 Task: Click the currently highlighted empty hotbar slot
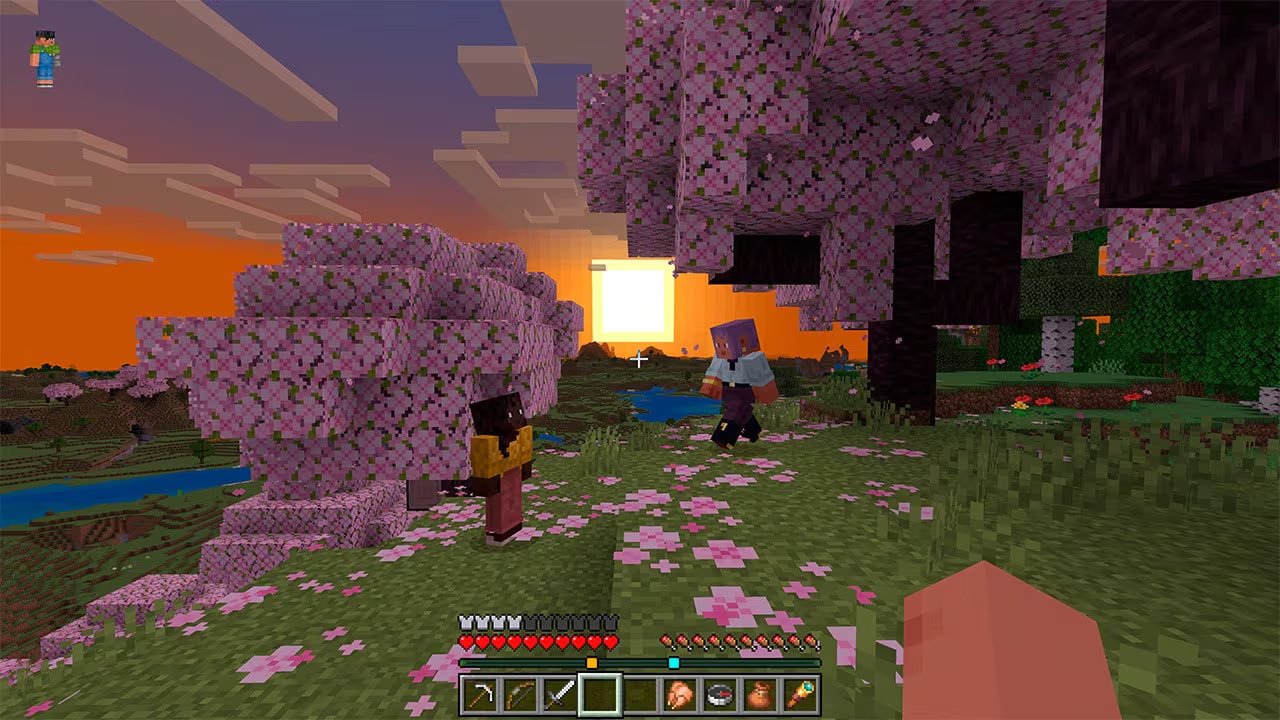600,694
